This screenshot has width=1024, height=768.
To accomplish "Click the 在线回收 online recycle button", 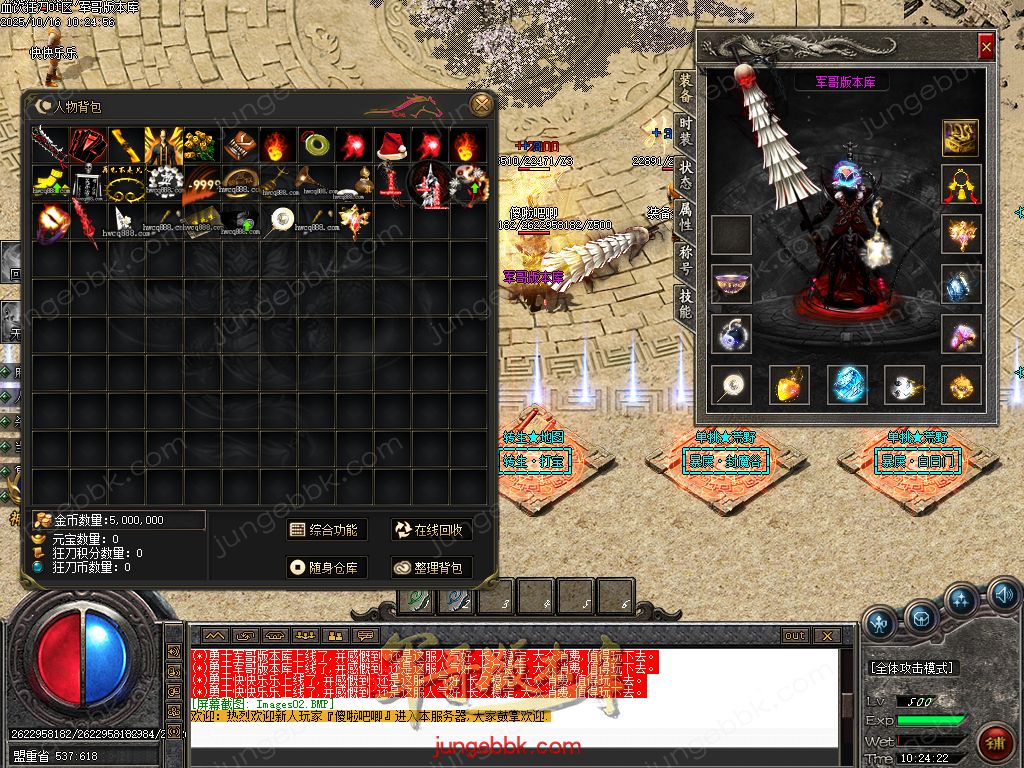I will [430, 530].
